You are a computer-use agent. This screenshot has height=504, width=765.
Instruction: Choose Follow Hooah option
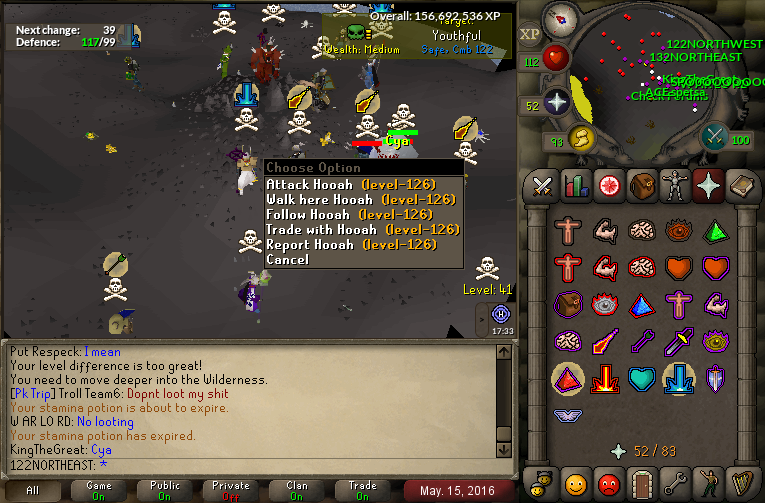coord(309,215)
